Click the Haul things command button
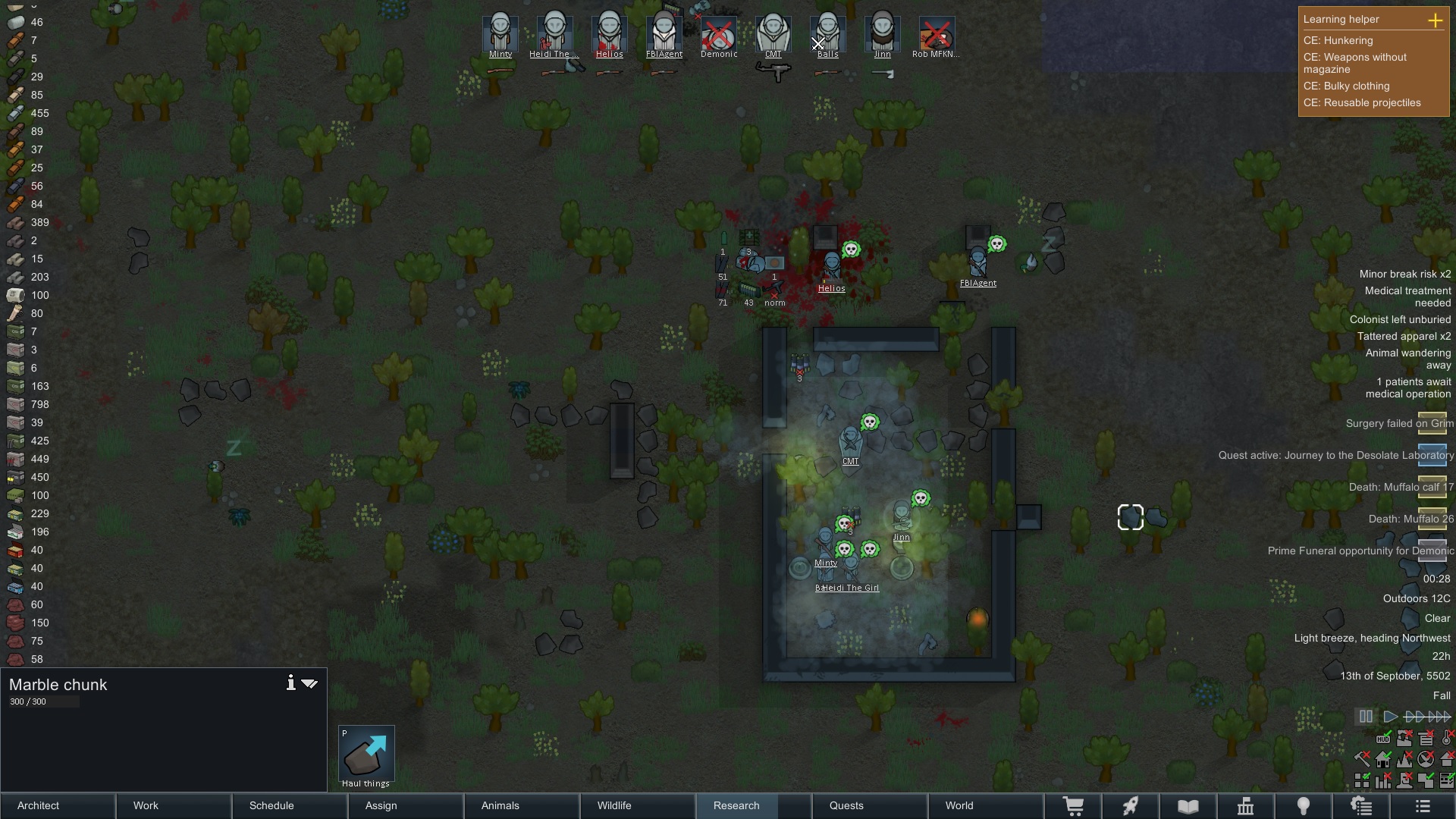The height and width of the screenshot is (819, 1456). click(366, 756)
